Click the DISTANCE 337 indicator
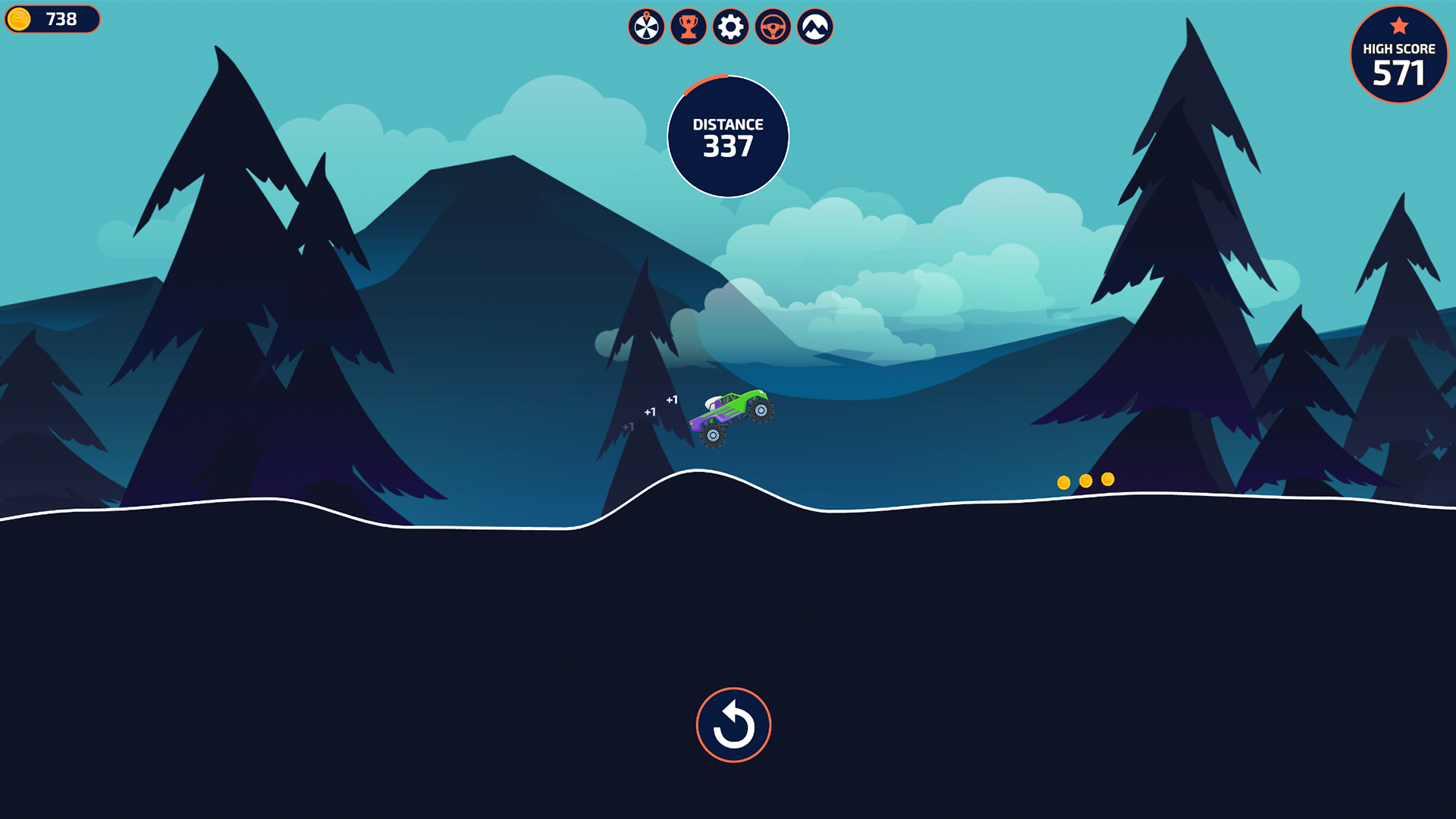 (x=728, y=135)
